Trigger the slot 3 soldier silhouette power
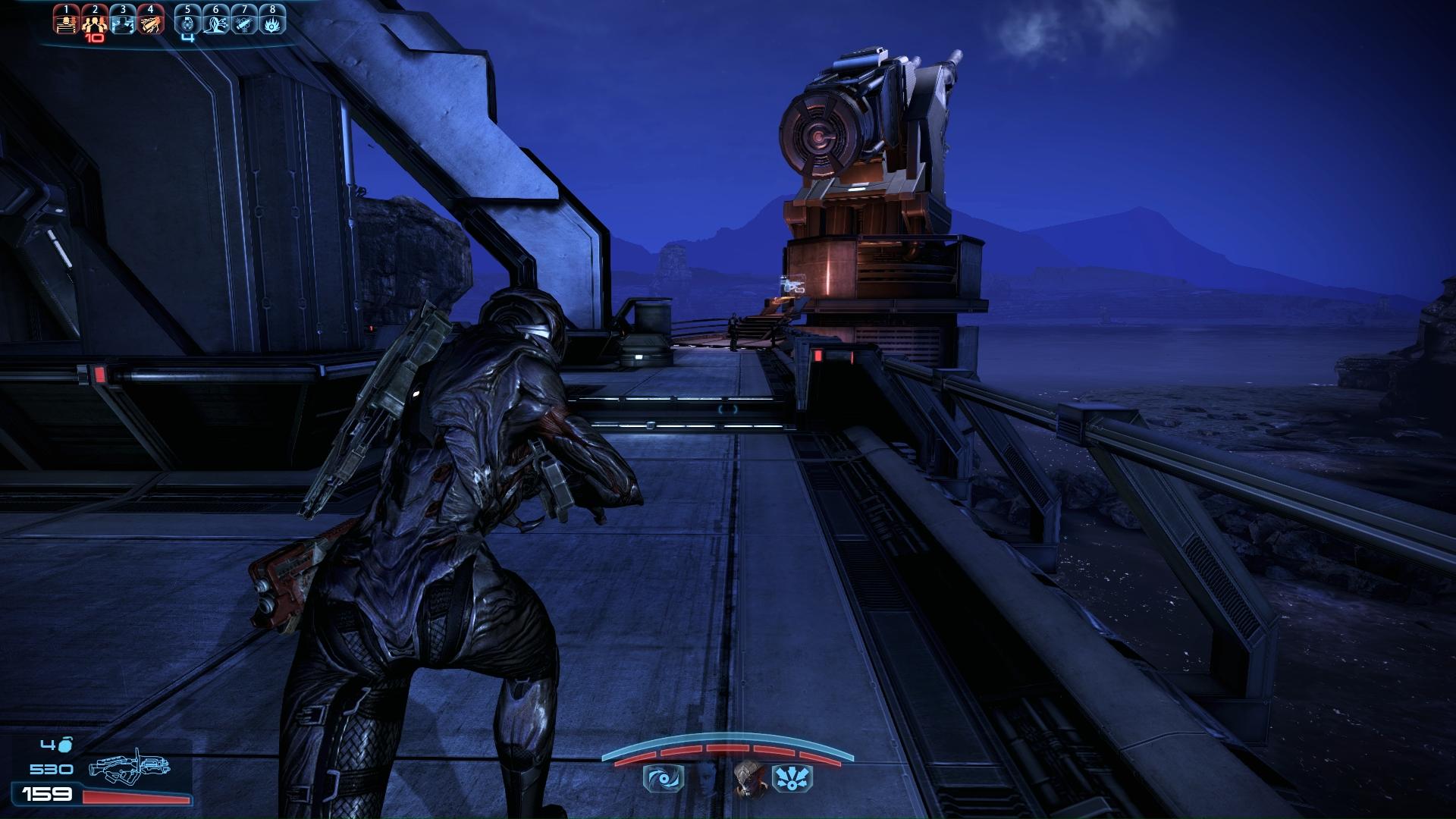Viewport: 1456px width, 819px height. click(x=123, y=20)
